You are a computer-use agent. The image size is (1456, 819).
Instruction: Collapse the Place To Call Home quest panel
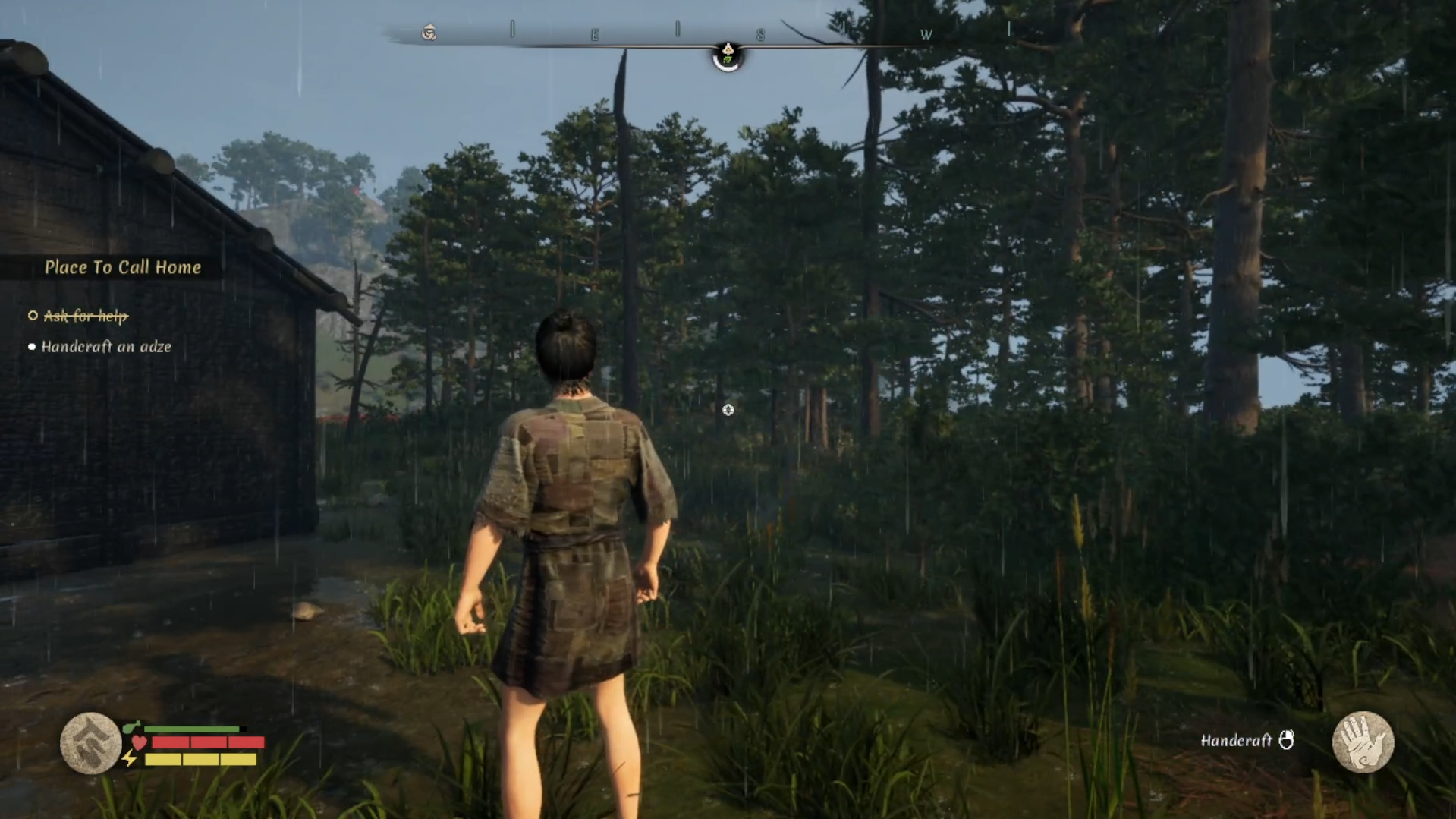click(x=123, y=267)
